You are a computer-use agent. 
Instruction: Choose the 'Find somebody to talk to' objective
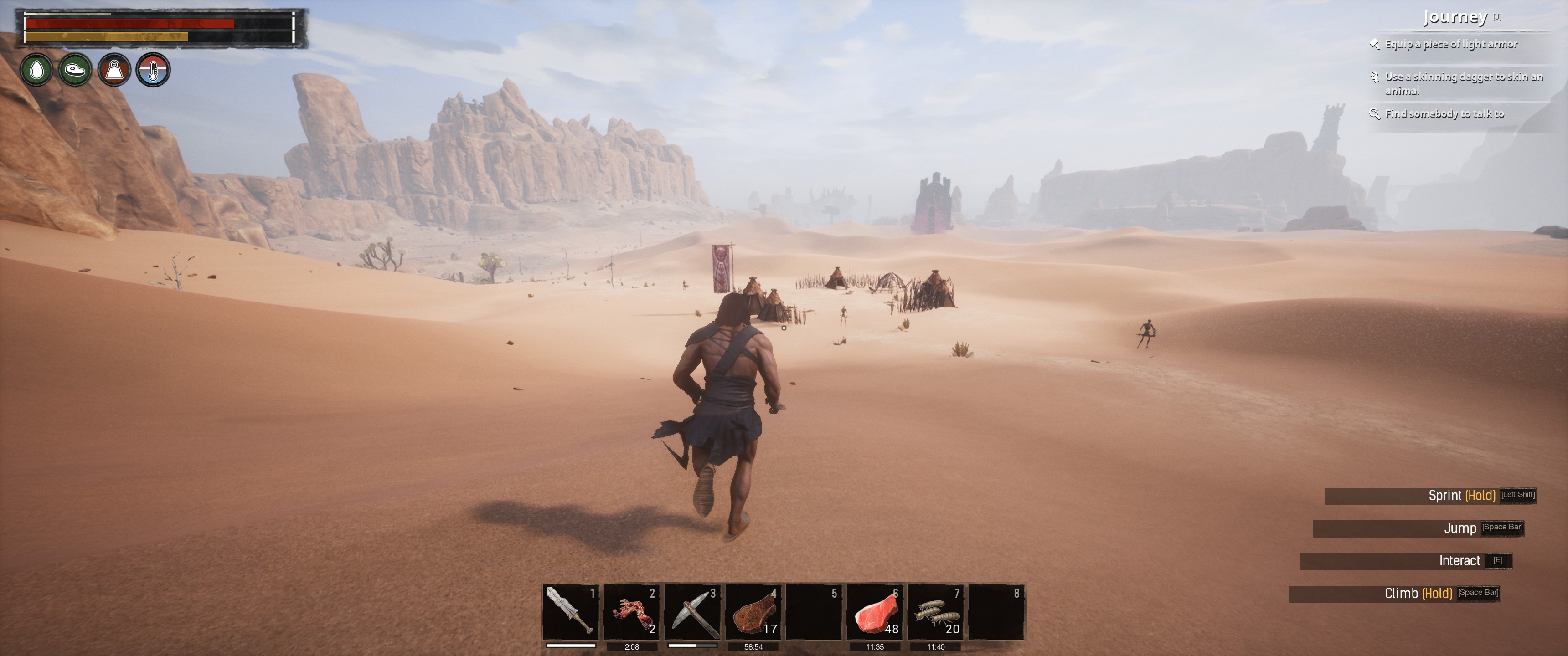pos(1444,114)
